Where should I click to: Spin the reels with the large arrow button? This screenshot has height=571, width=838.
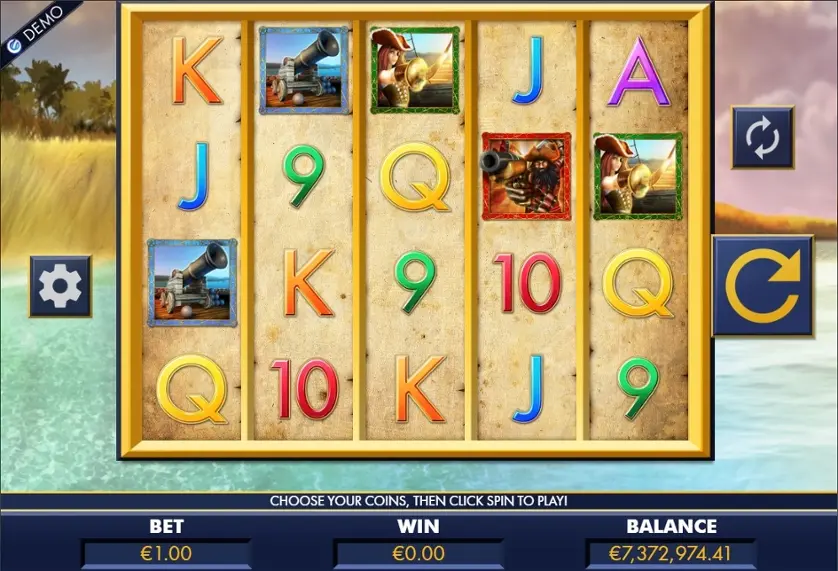coord(763,285)
